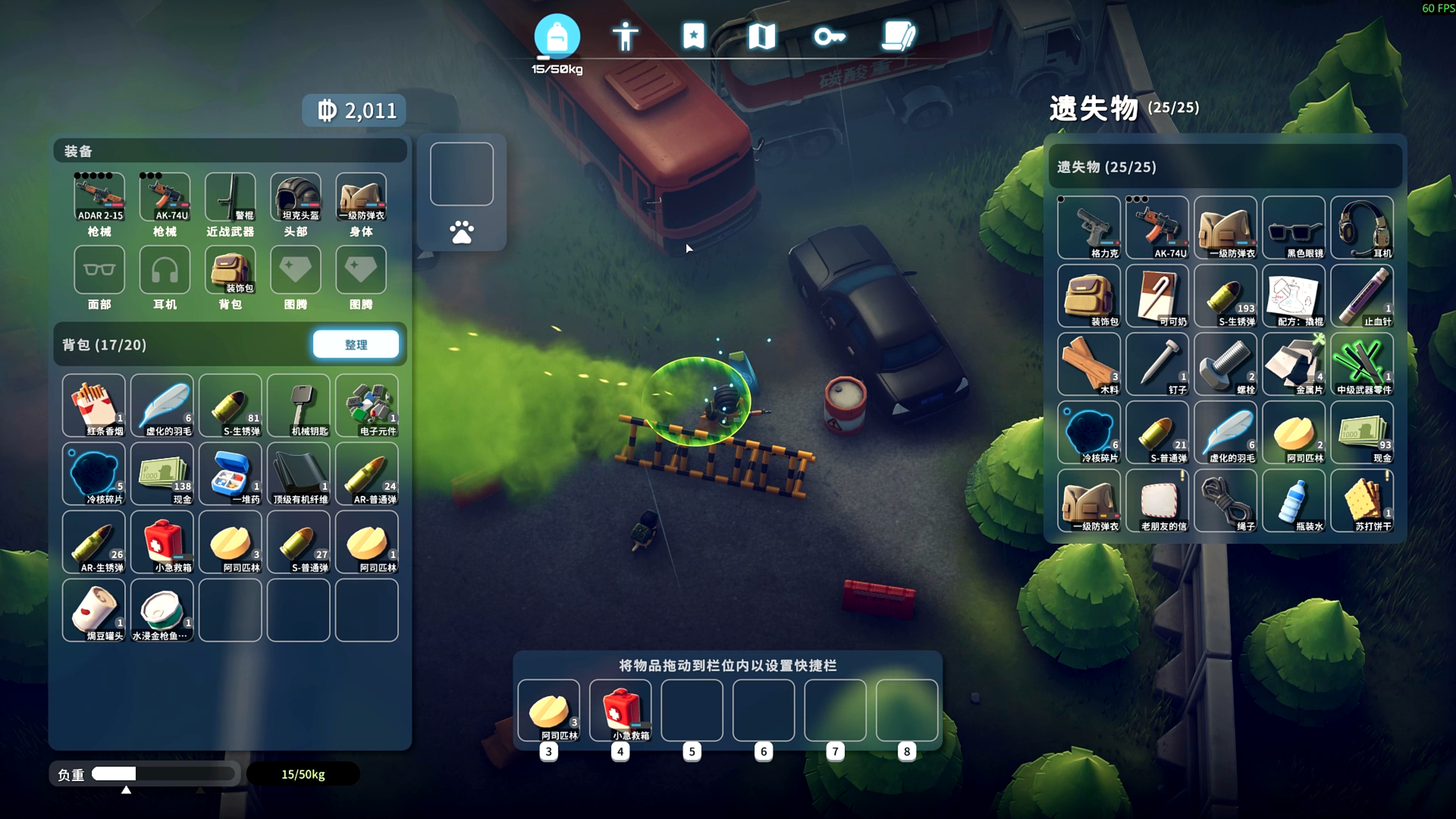Screen dimensions: 1456x819
Task: Open the notes journal tab
Action: pos(897,37)
